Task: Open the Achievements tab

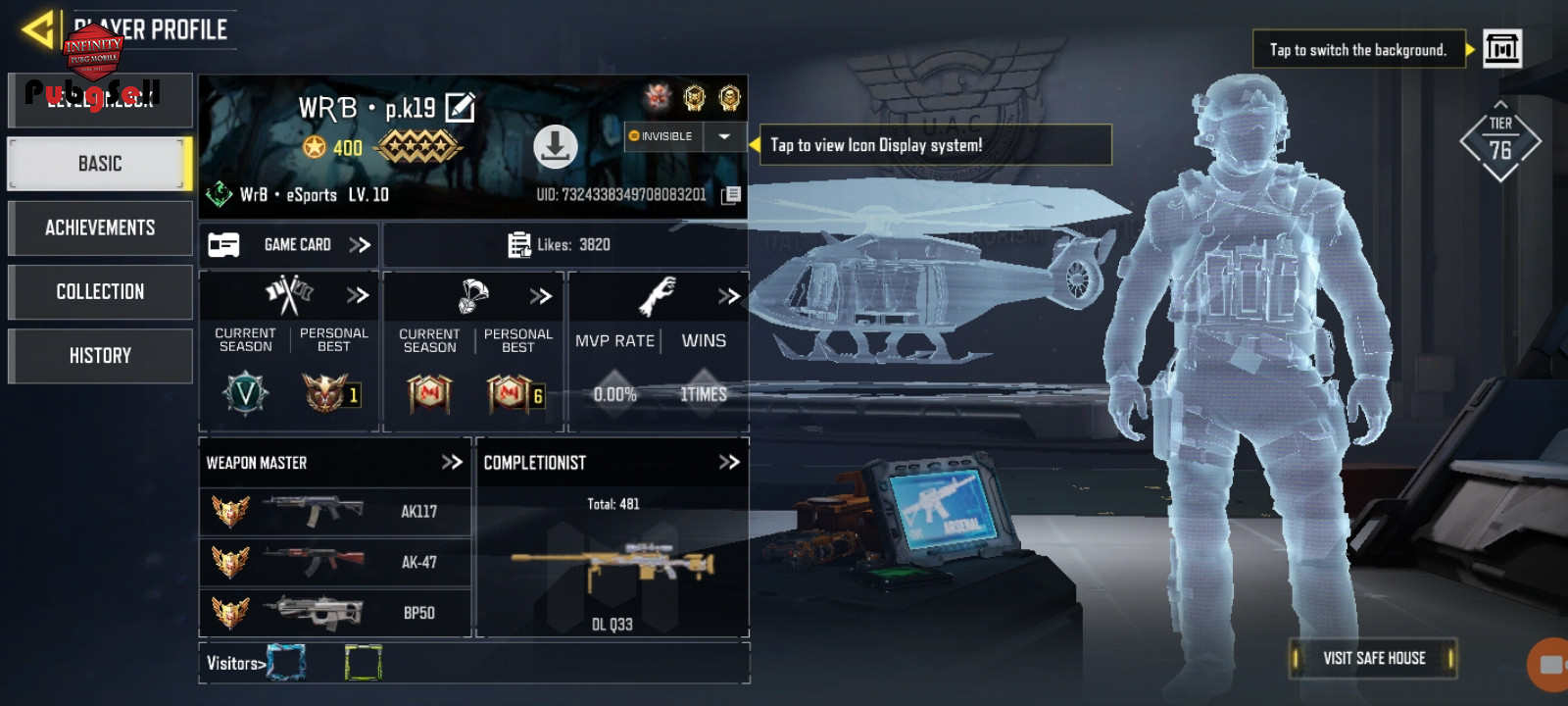Action: coord(99,227)
